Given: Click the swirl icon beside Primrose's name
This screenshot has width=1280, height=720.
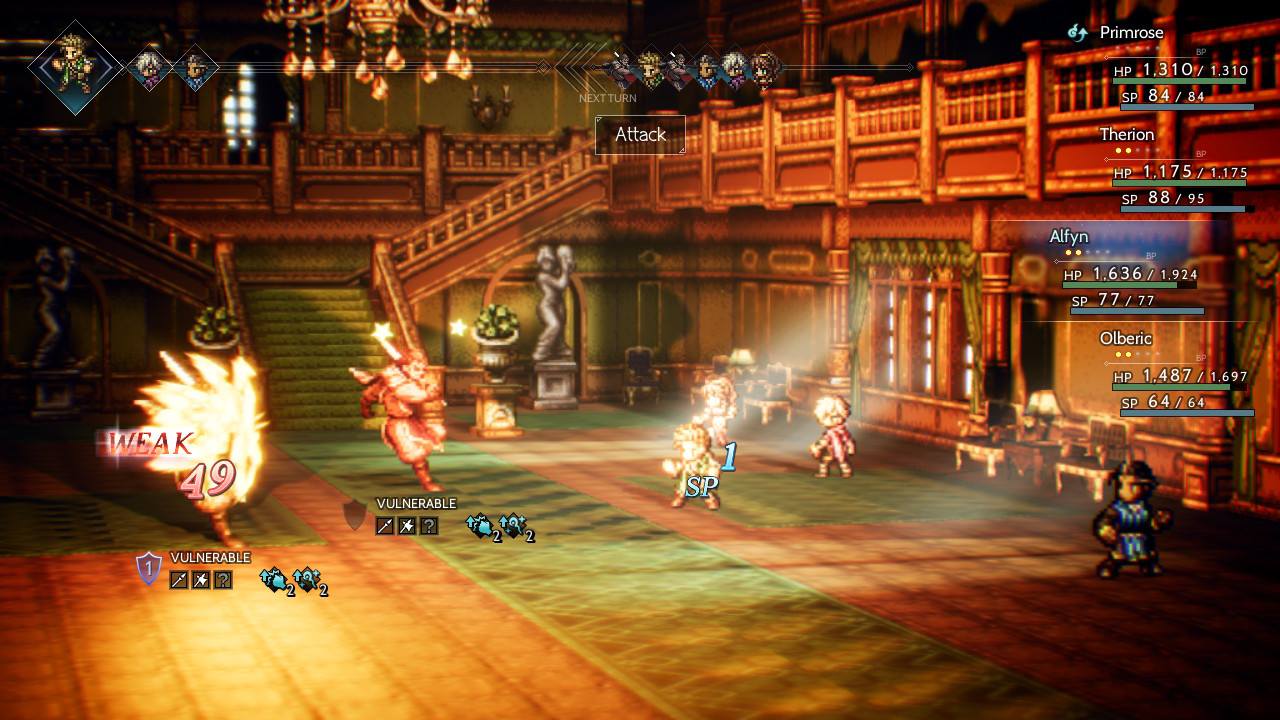Looking at the screenshot, I should coord(1077,33).
